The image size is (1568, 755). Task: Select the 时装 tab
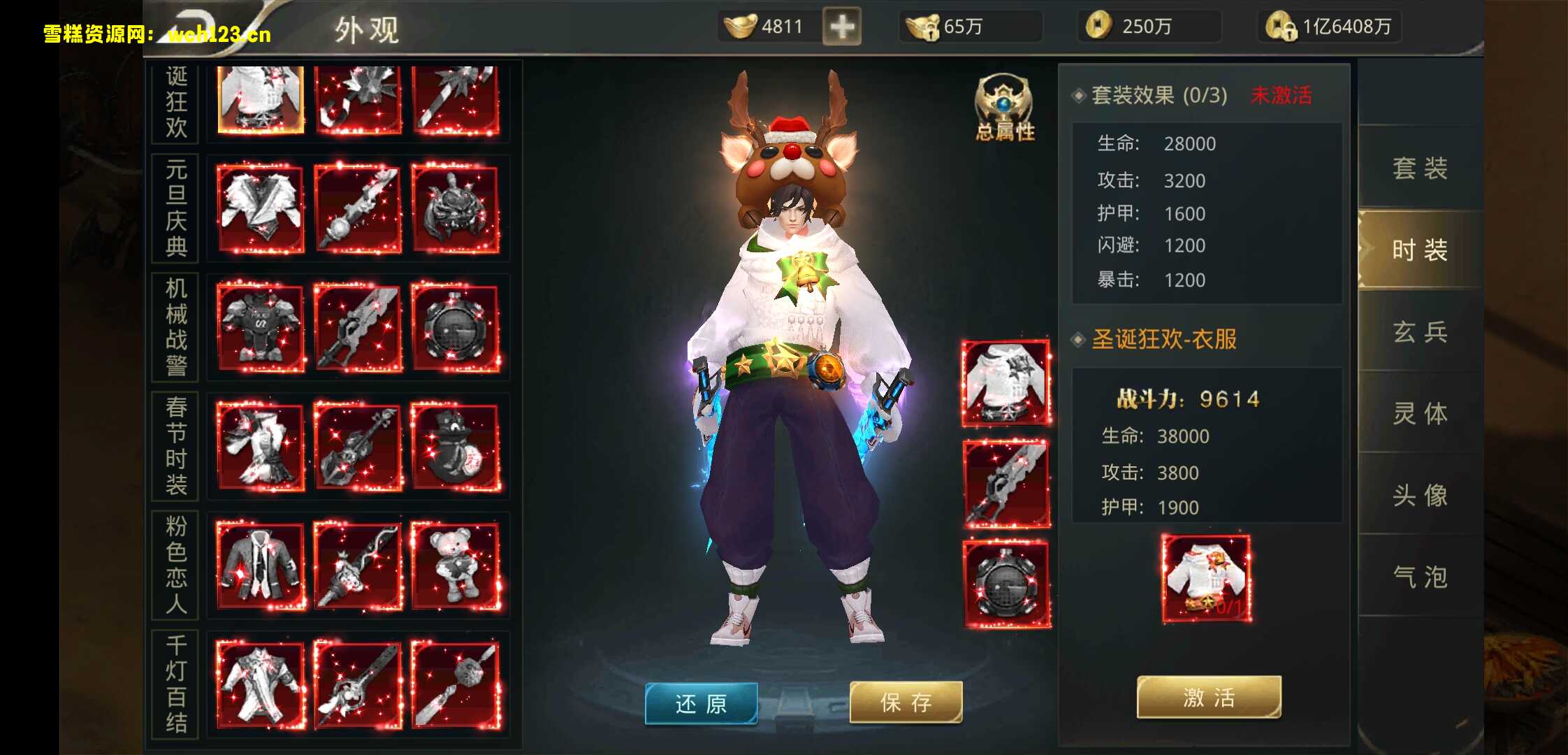pyautogui.click(x=1420, y=250)
